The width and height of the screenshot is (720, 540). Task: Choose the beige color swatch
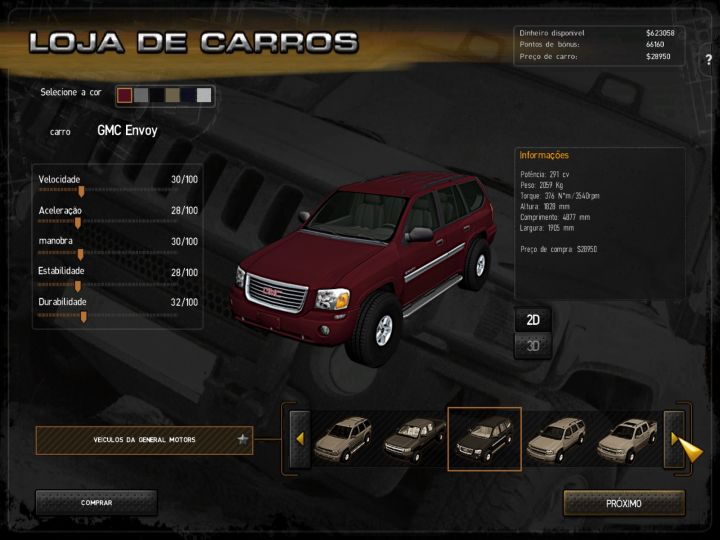coord(172,95)
